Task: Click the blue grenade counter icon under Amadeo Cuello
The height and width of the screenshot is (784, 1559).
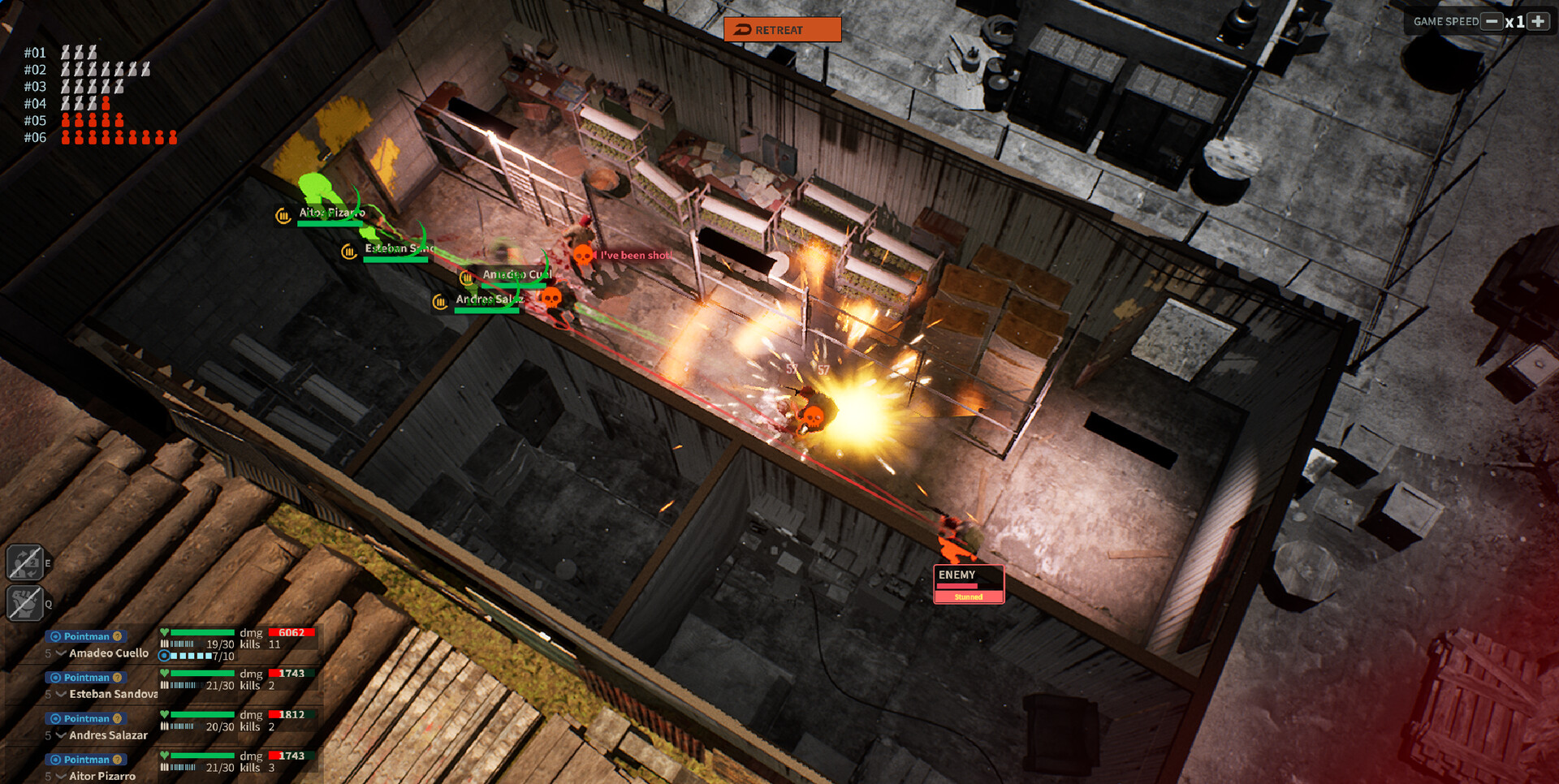Action: 165,657
